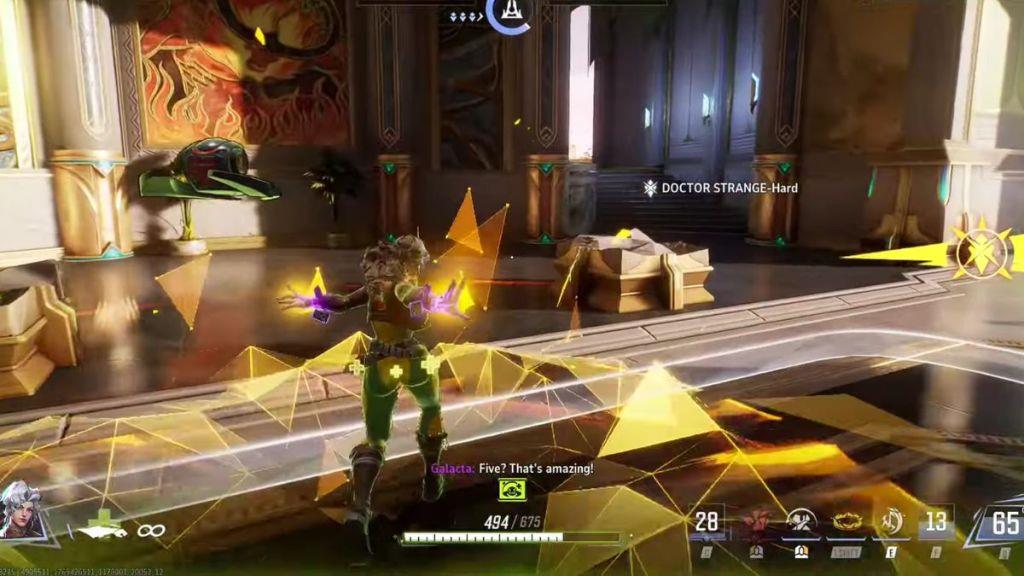The image size is (1024, 576).
Task: Click the ability slot on 13 cooldown
Action: (936, 521)
